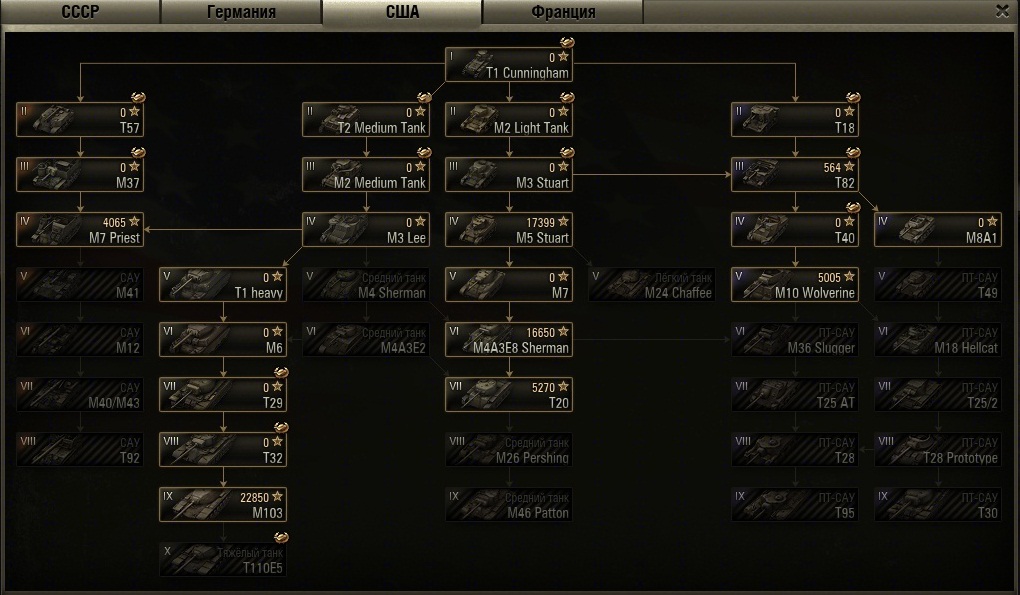Show the Франция tech tree tab

562,12
